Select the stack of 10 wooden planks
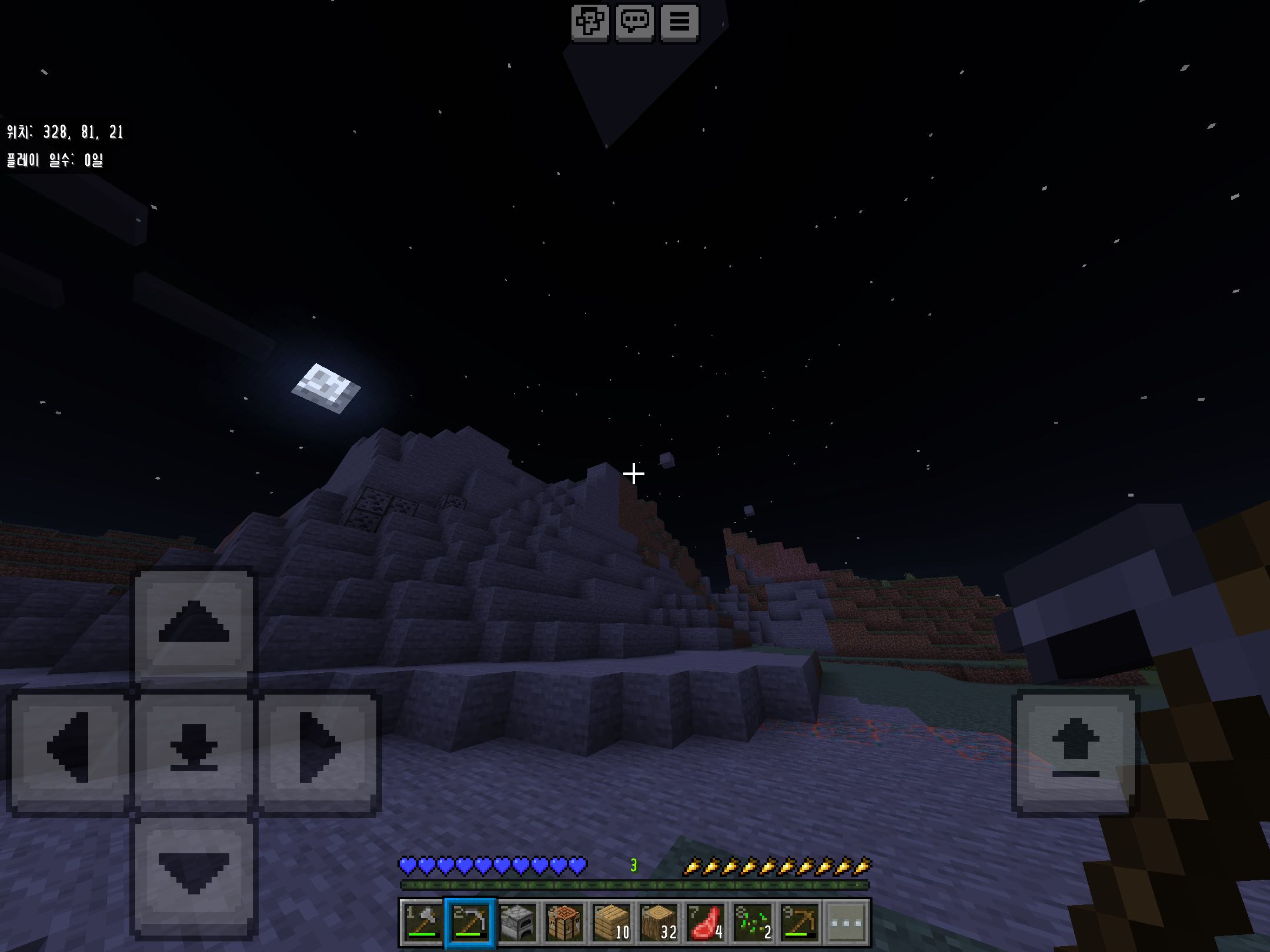Screen dimensions: 1270x952 611,922
